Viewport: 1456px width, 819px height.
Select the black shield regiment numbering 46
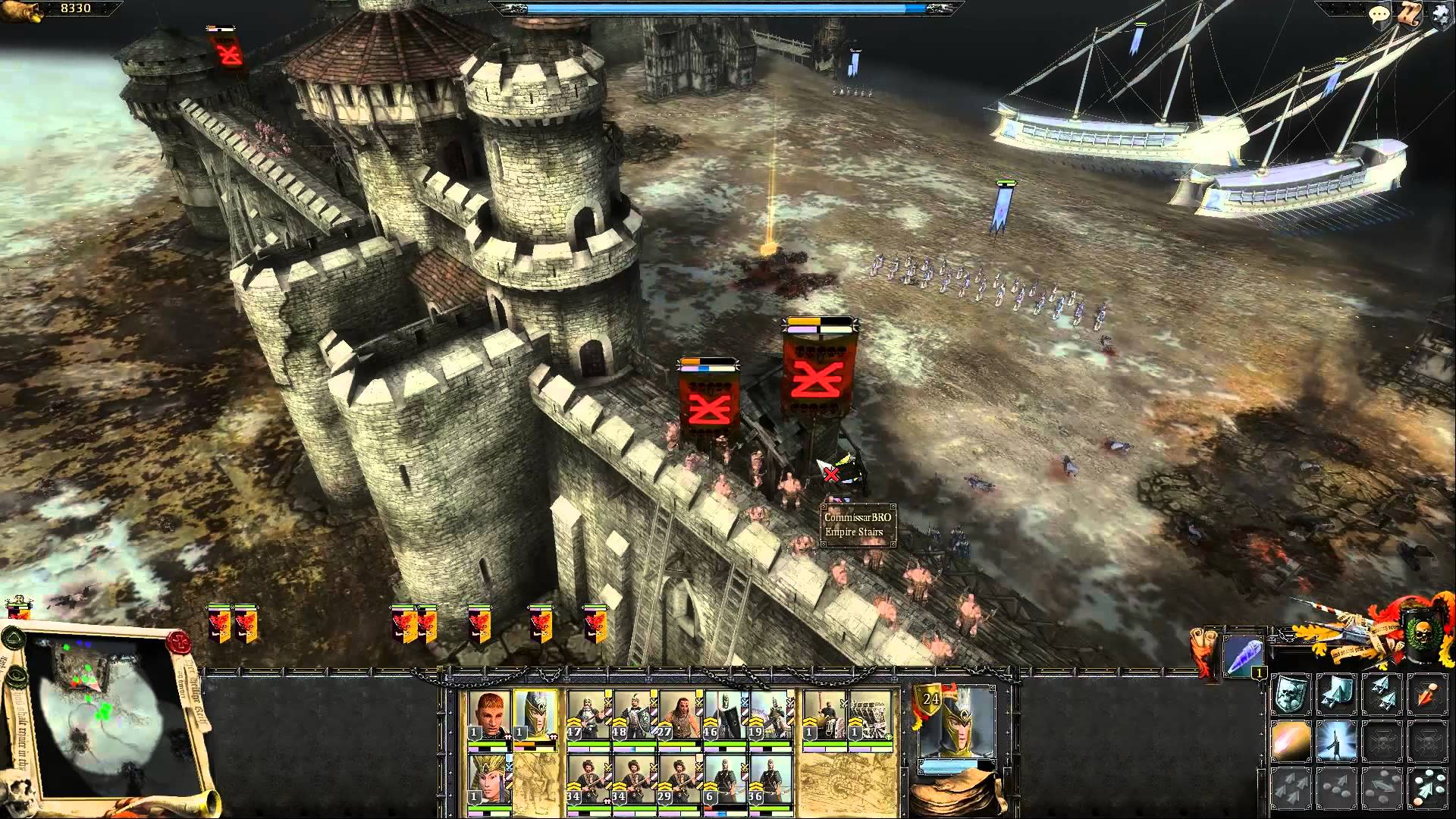[726, 717]
